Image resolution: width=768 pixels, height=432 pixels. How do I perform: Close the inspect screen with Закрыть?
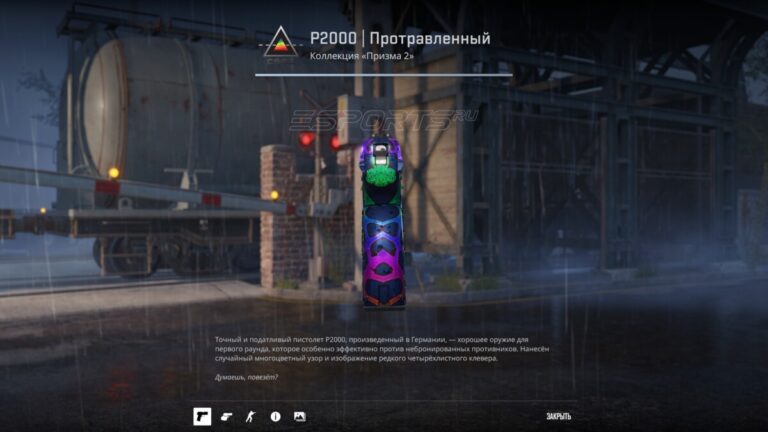click(558, 416)
